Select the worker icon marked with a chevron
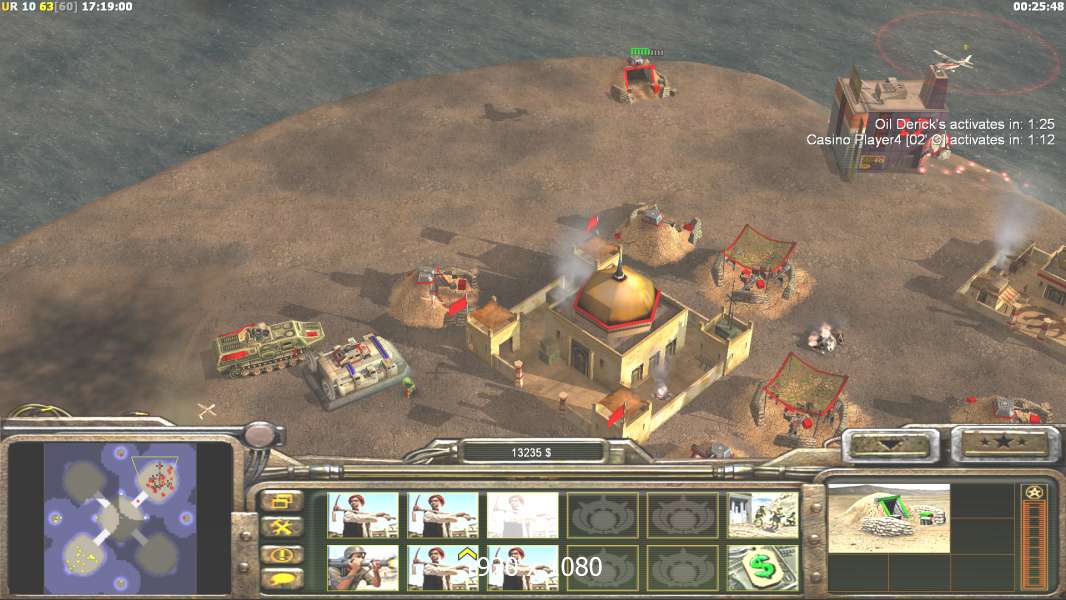Viewport: 1066px width, 600px height. click(x=442, y=567)
